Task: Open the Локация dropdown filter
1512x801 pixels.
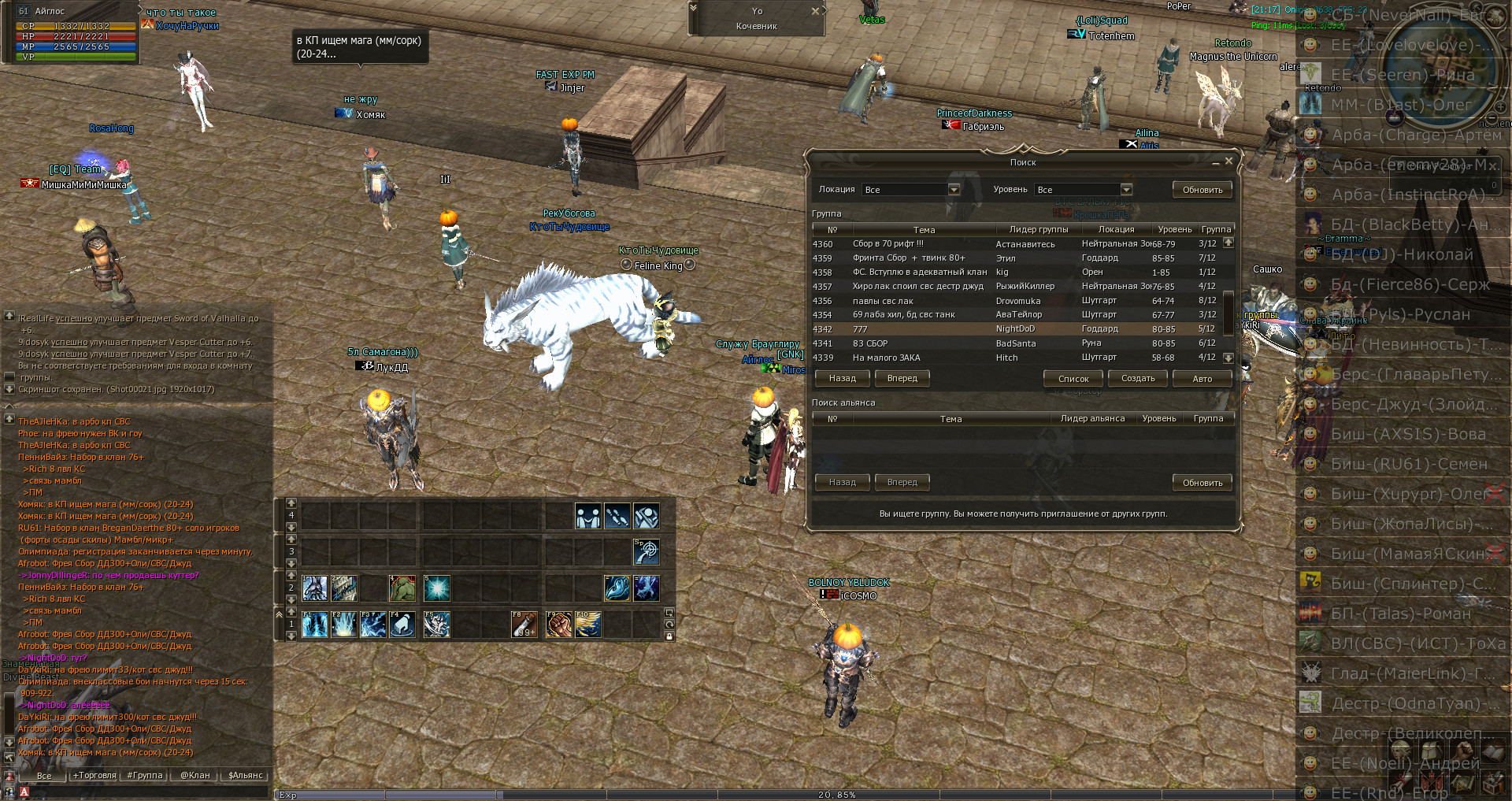Action: [x=954, y=190]
